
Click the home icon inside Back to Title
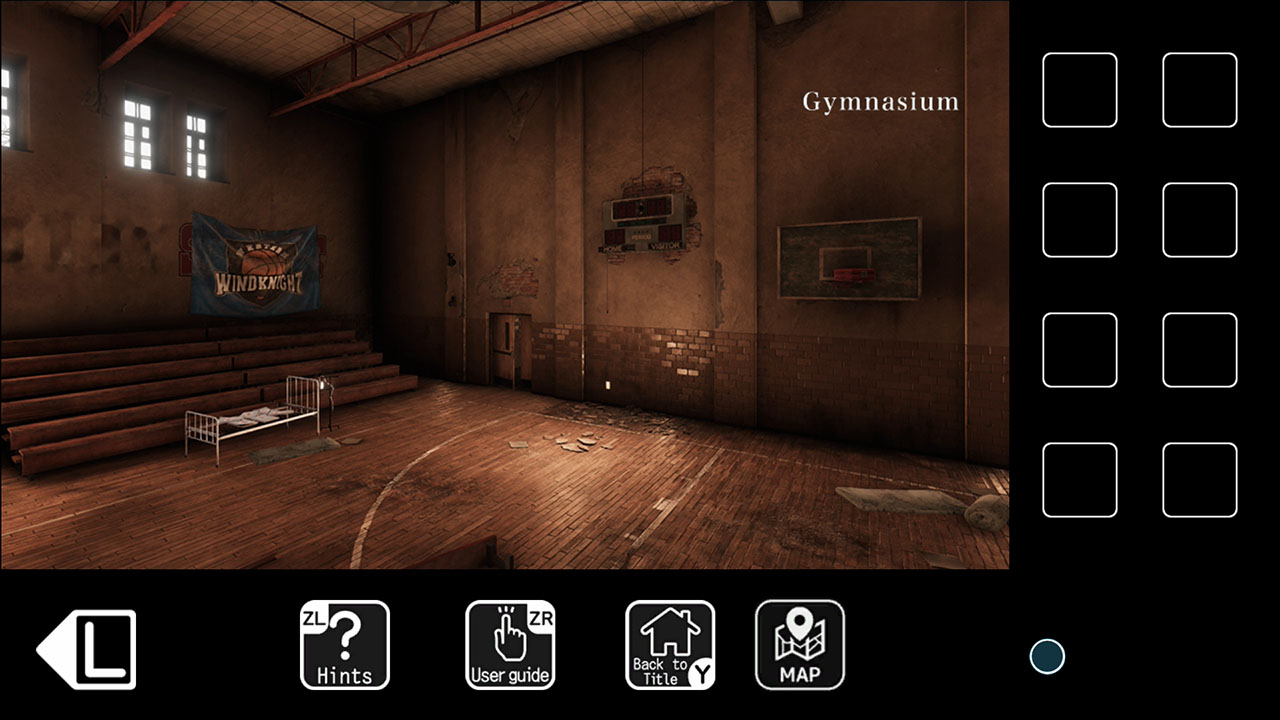point(668,634)
